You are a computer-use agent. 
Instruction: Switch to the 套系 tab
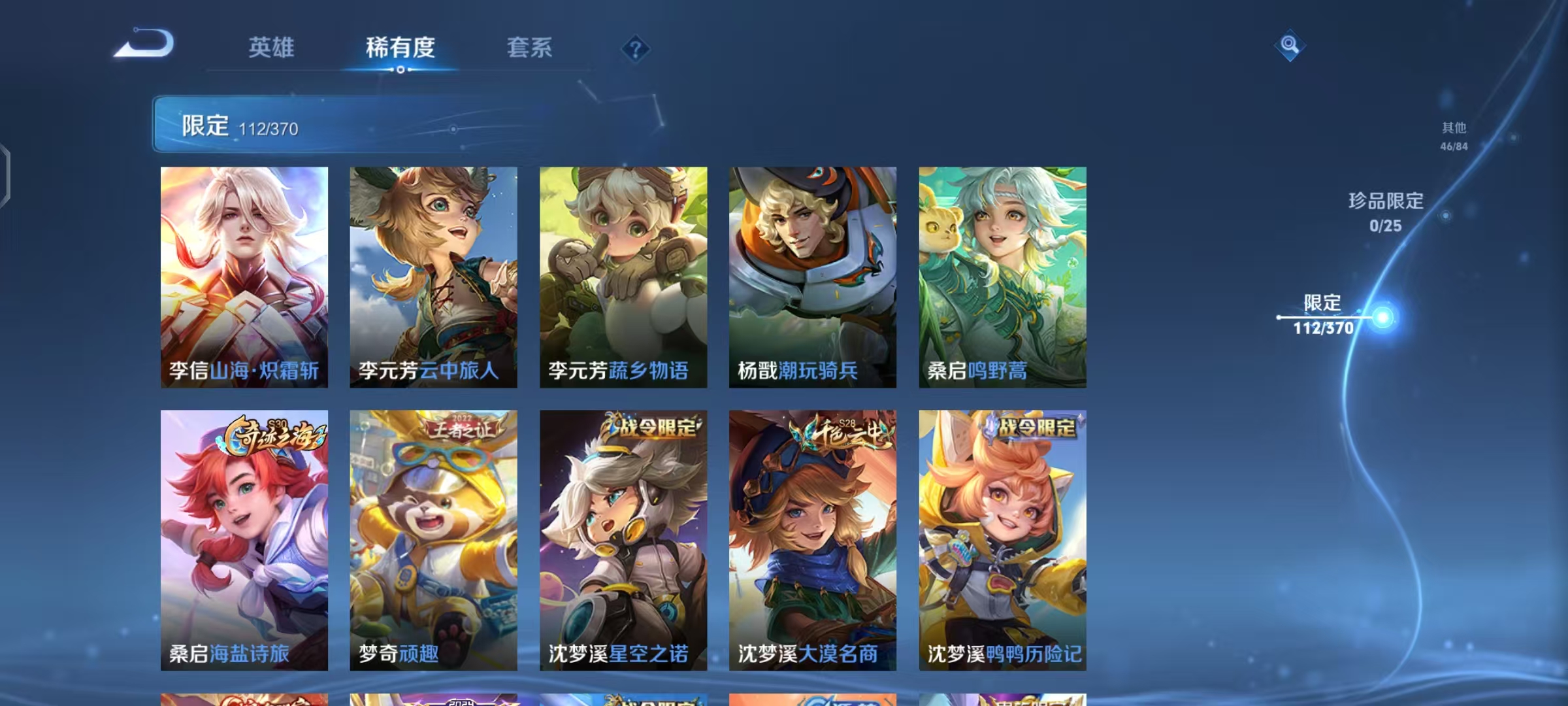[529, 48]
